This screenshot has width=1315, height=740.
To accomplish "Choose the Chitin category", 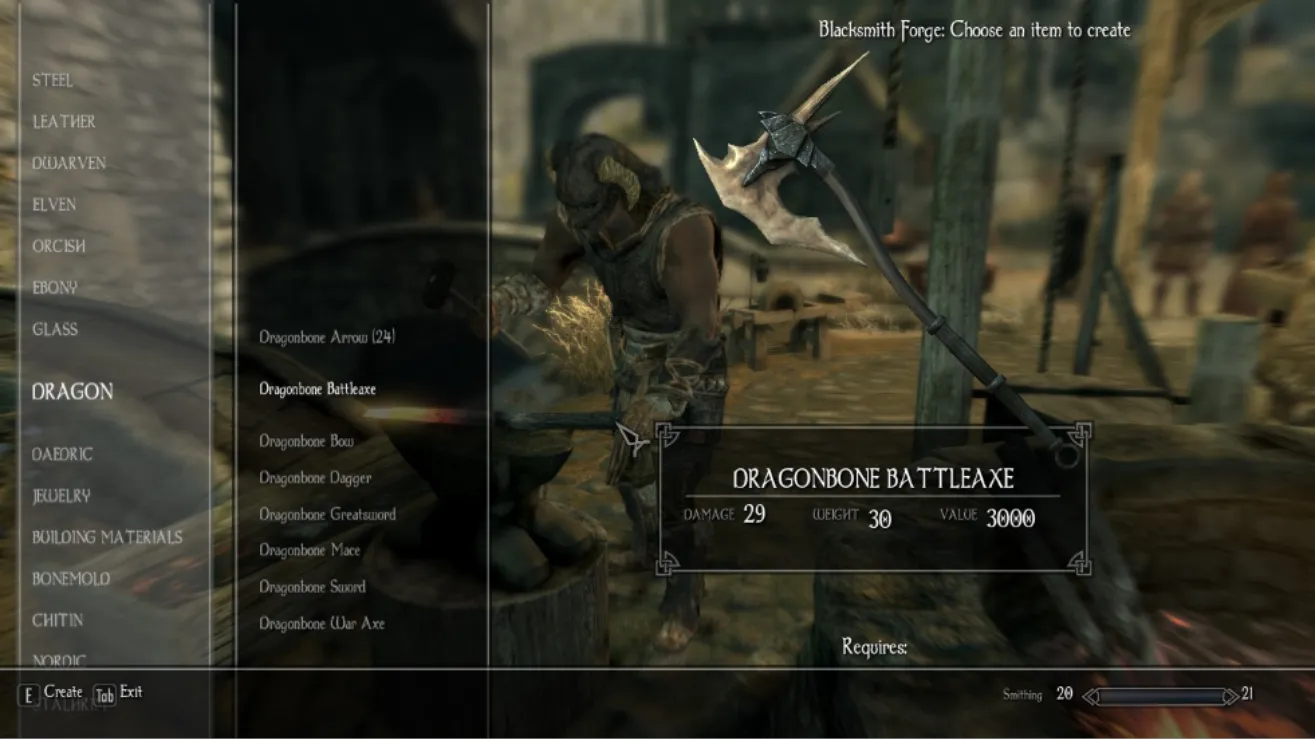I will pyautogui.click(x=58, y=620).
